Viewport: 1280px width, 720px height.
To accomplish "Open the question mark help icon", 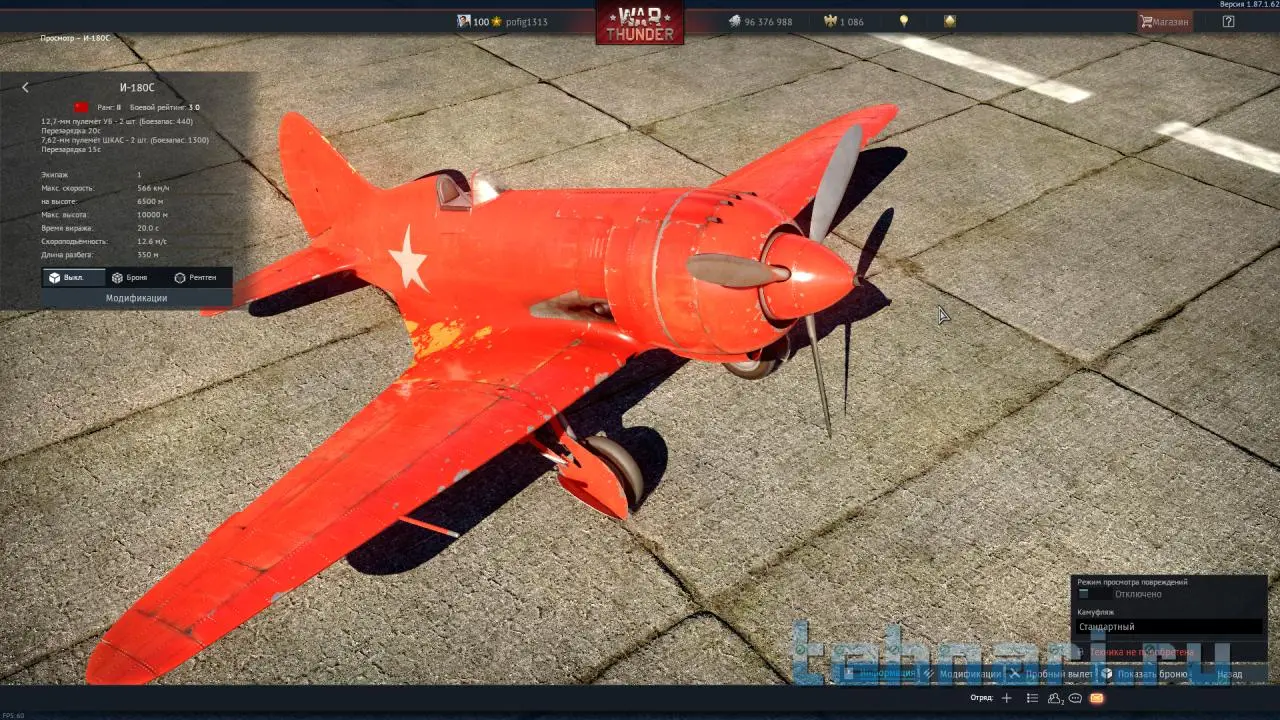I will pos(1228,21).
